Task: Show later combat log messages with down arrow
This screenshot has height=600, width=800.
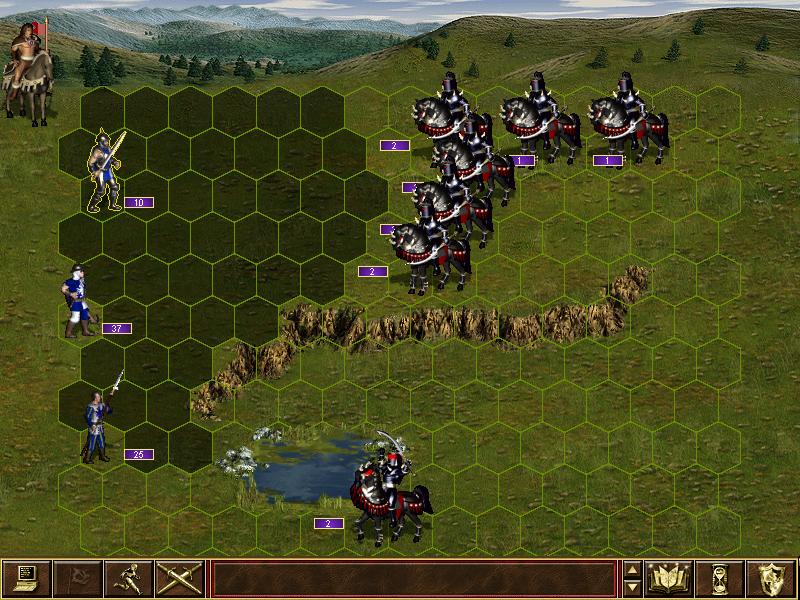Action: click(x=632, y=587)
